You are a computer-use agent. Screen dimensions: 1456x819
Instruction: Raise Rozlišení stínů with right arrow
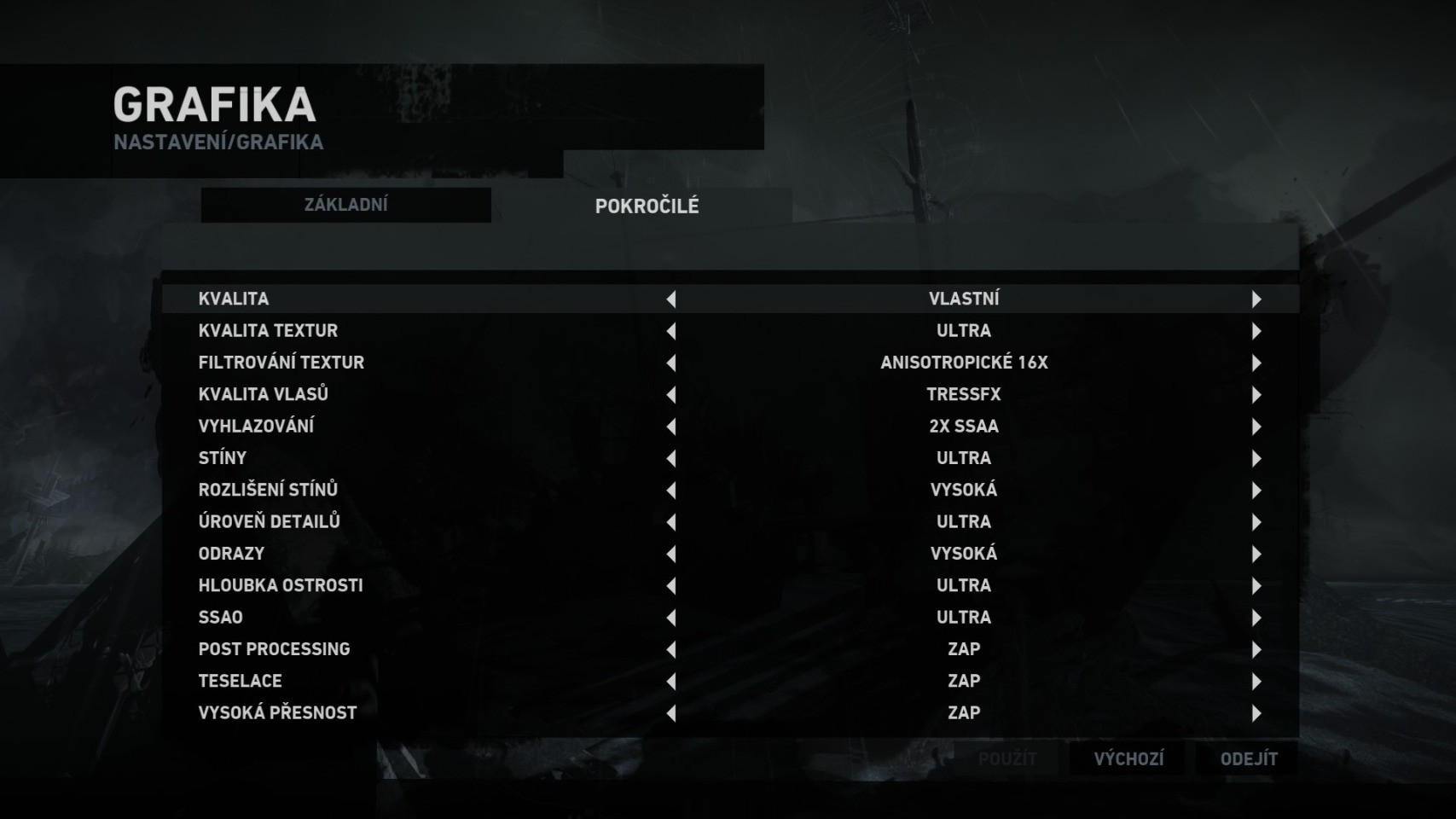pyautogui.click(x=1256, y=490)
